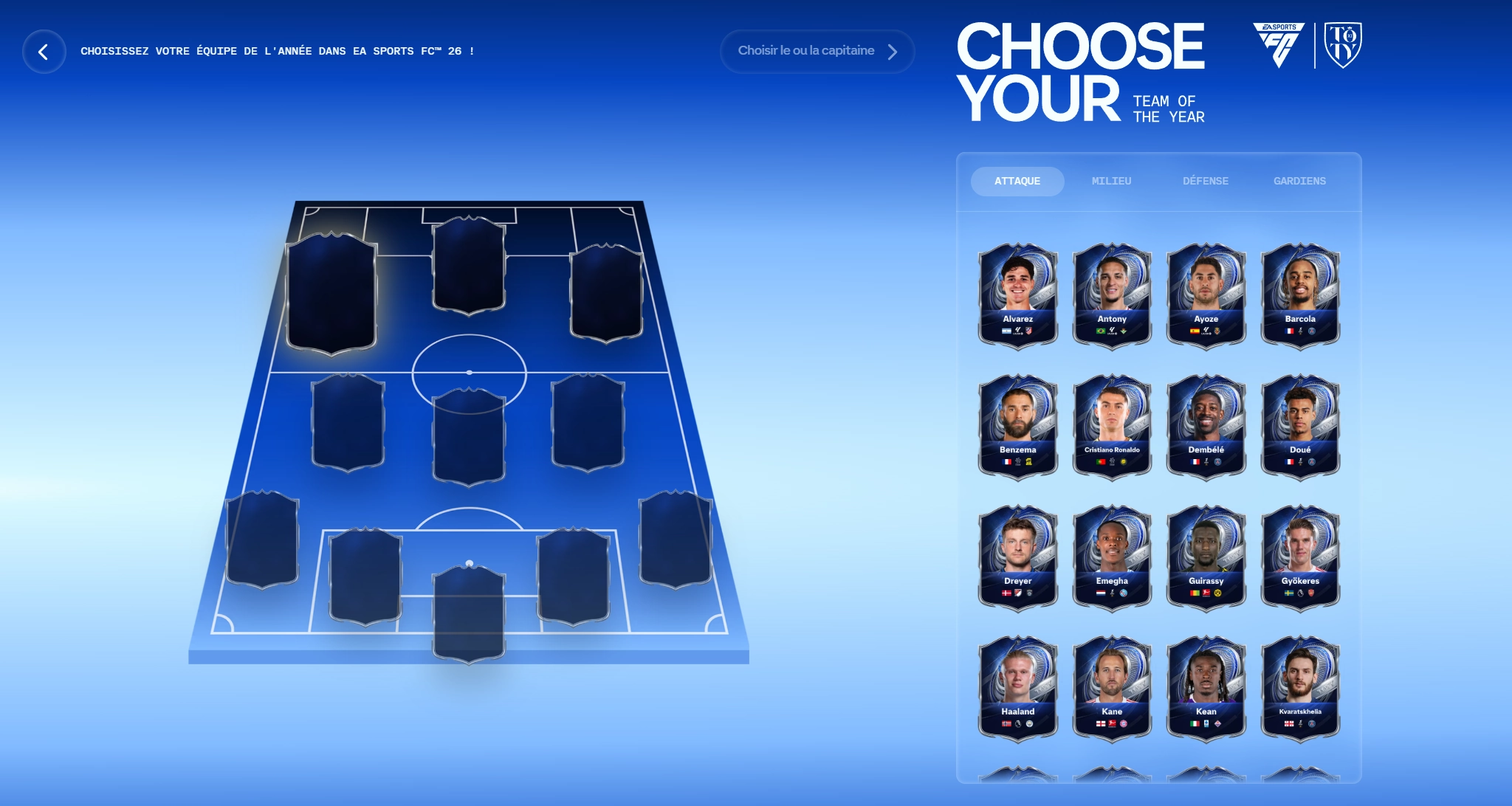The height and width of the screenshot is (806, 1512).
Task: Select the Dreyer player card
Action: 1017,557
